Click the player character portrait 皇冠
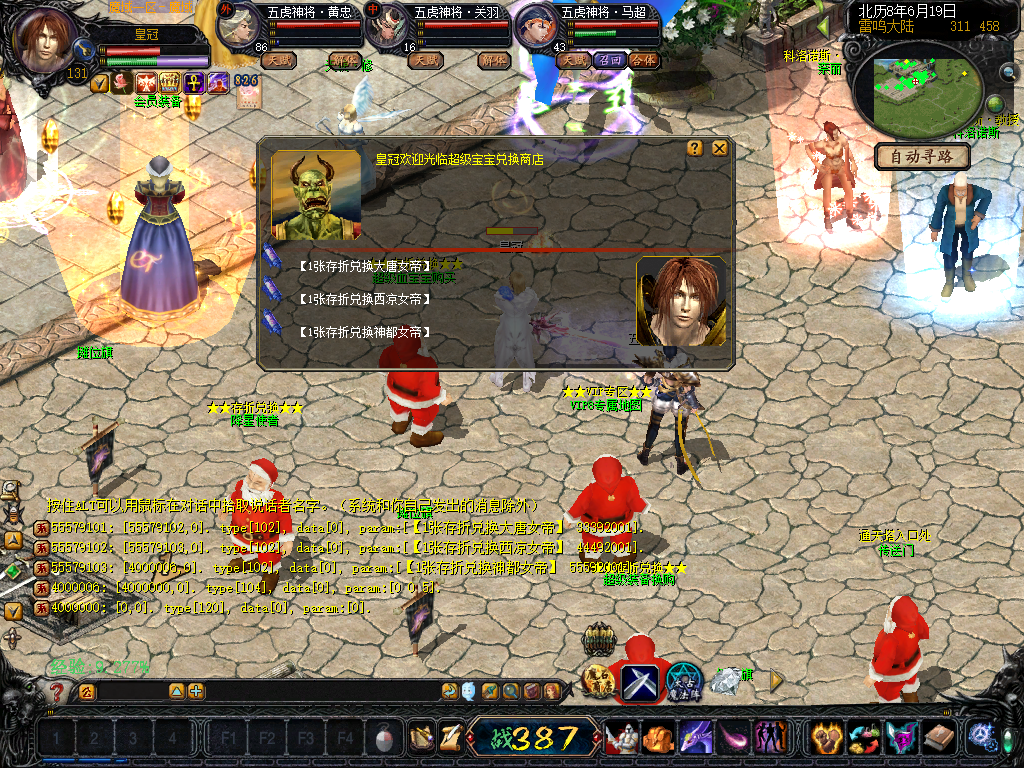This screenshot has height=768, width=1024. coord(45,40)
